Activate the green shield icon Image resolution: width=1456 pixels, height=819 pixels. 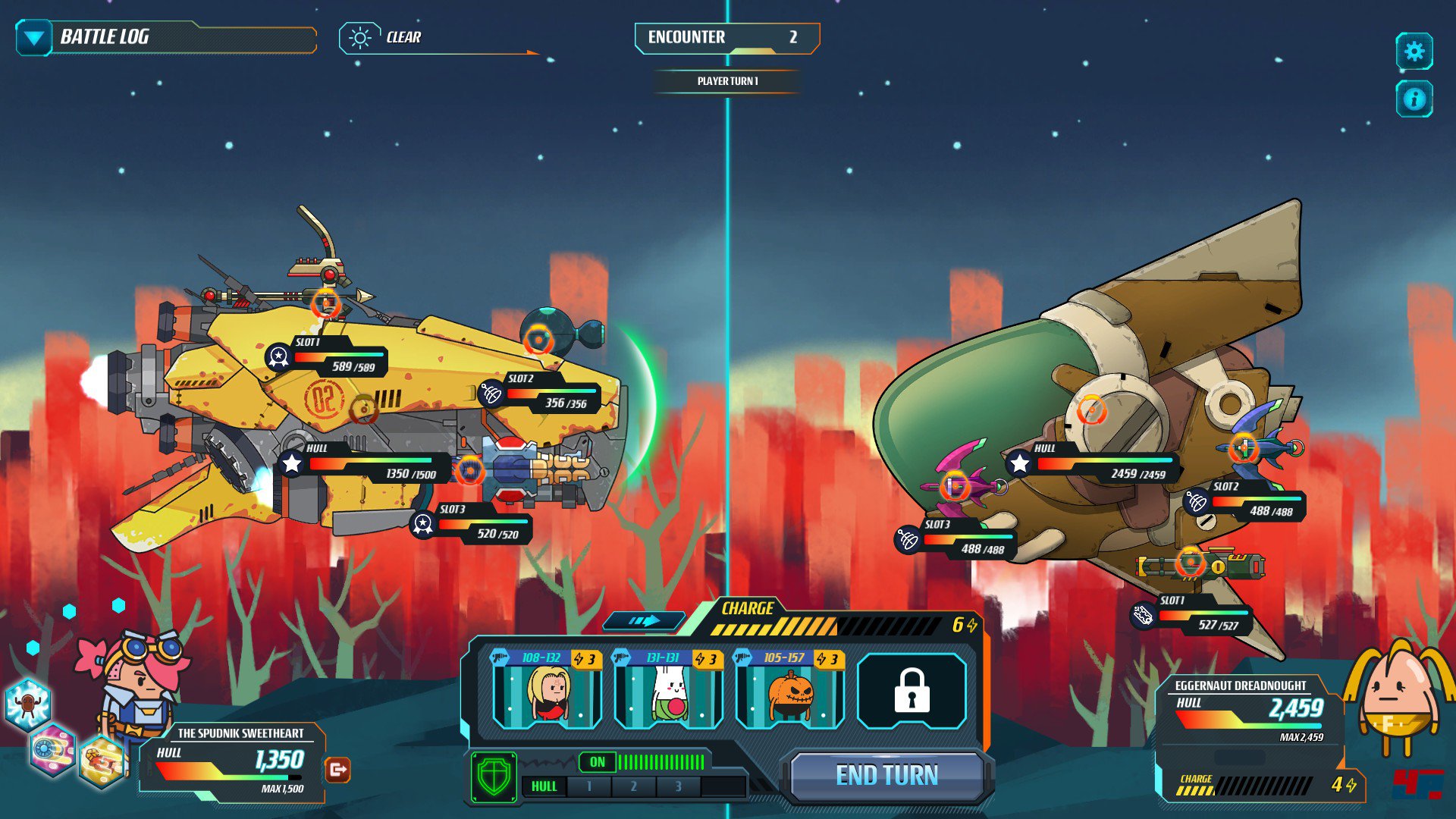[494, 777]
